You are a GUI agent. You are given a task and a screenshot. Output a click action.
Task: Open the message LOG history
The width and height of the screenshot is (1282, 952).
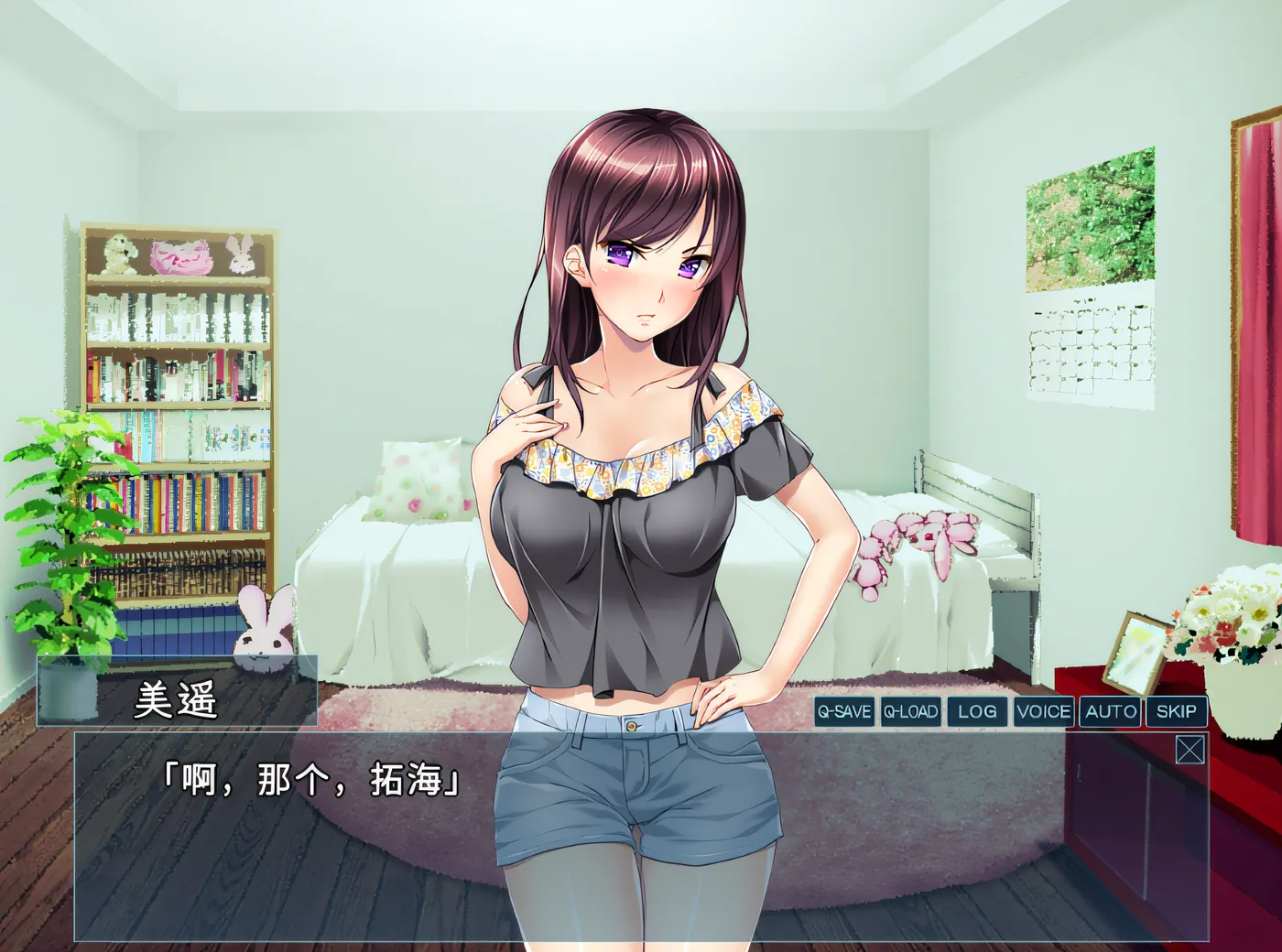point(974,710)
